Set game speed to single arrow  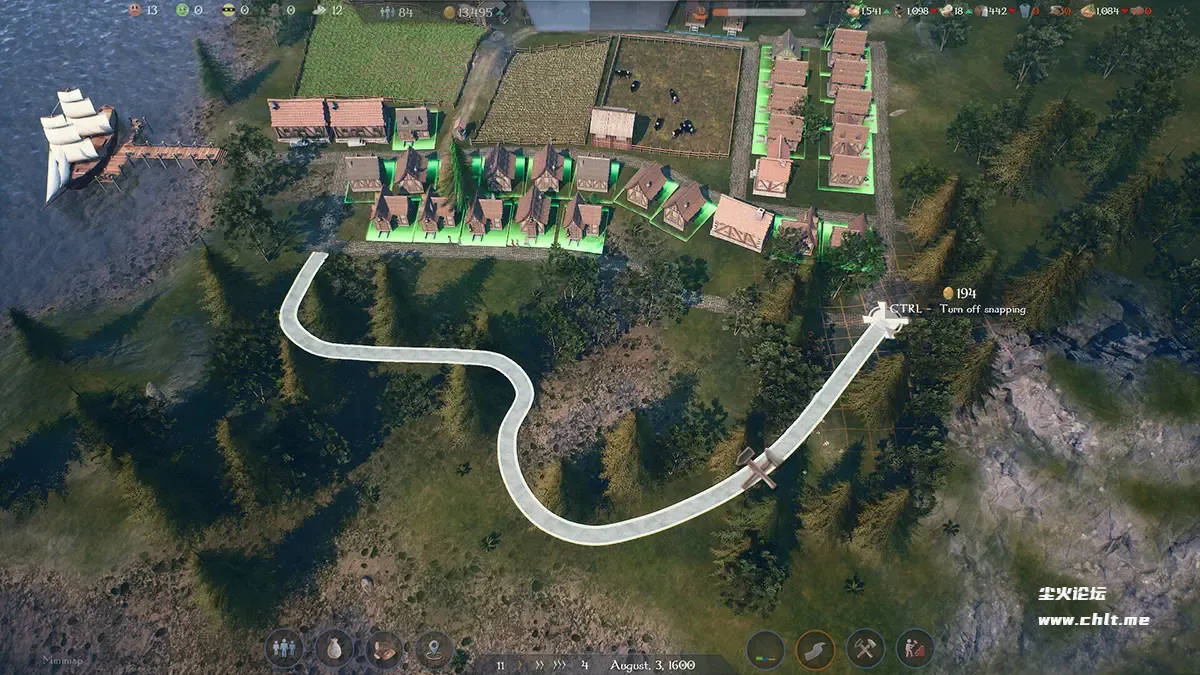click(x=522, y=664)
